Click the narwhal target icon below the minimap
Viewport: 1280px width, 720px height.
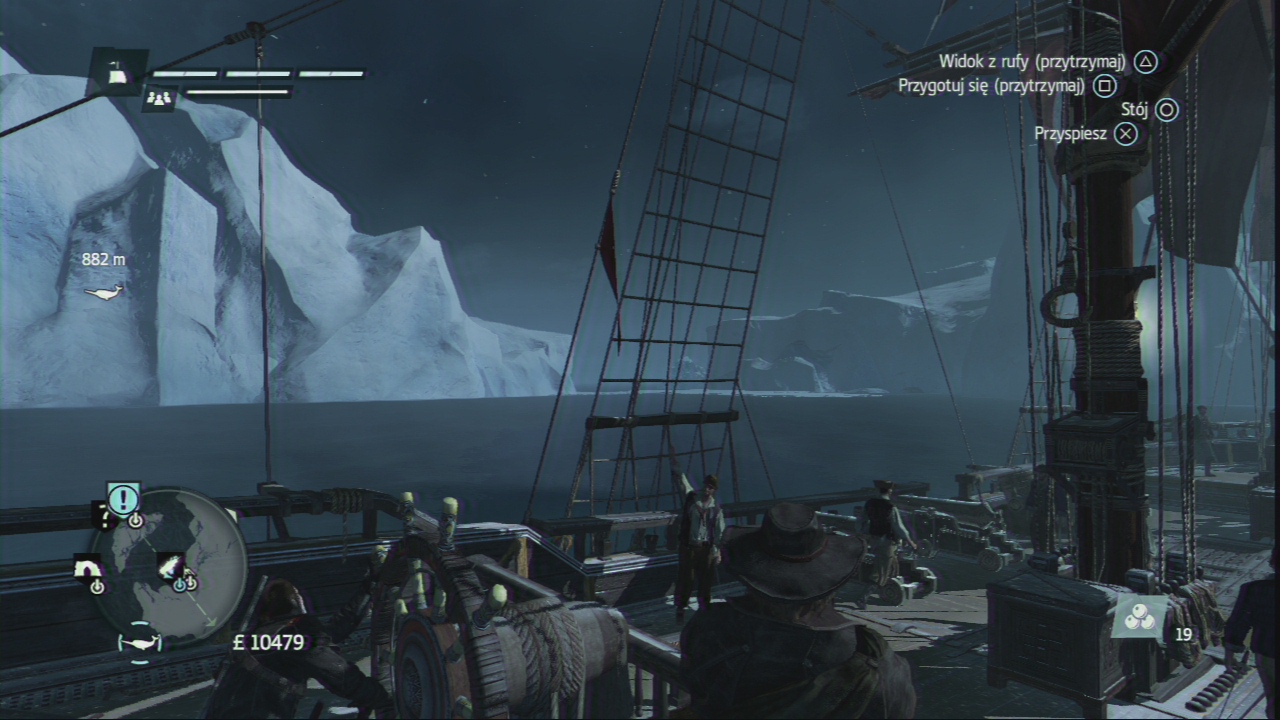coord(139,643)
